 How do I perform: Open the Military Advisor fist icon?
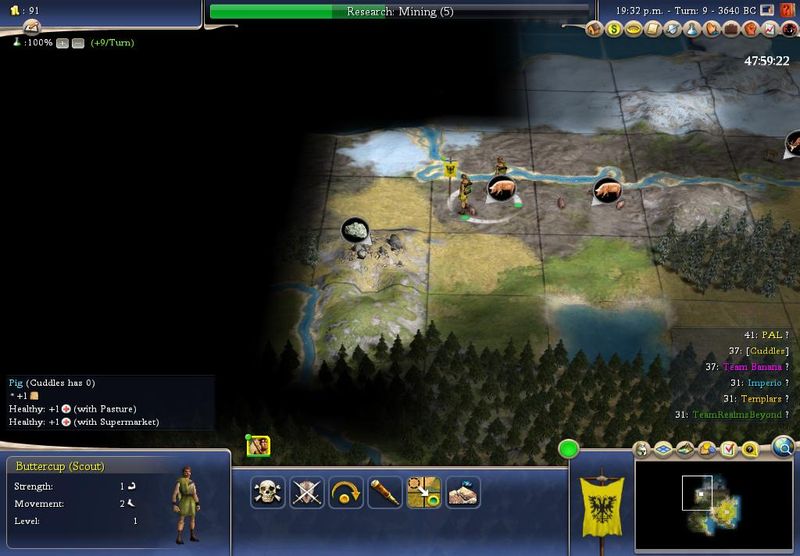coord(751,30)
